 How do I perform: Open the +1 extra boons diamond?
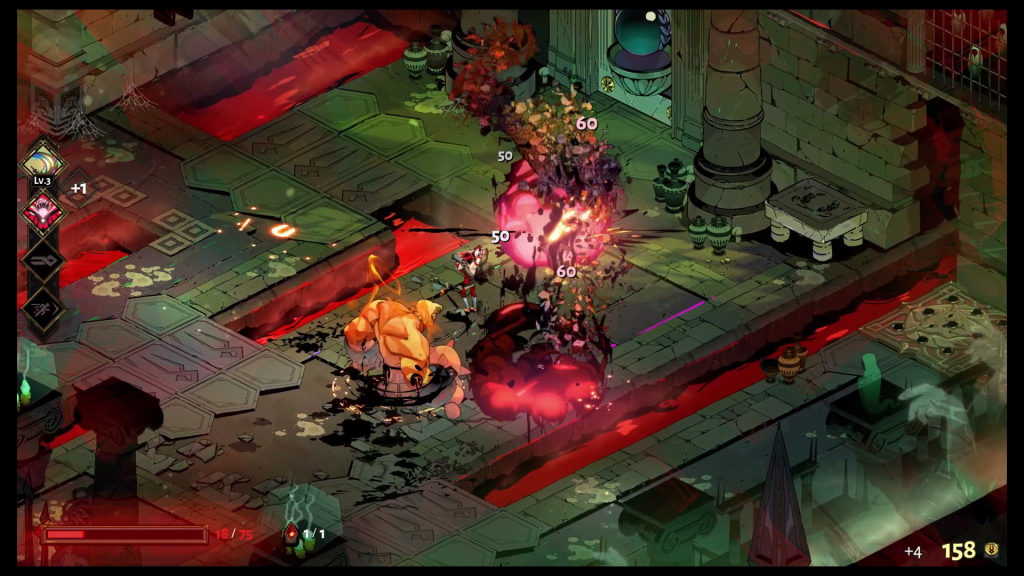point(79,187)
